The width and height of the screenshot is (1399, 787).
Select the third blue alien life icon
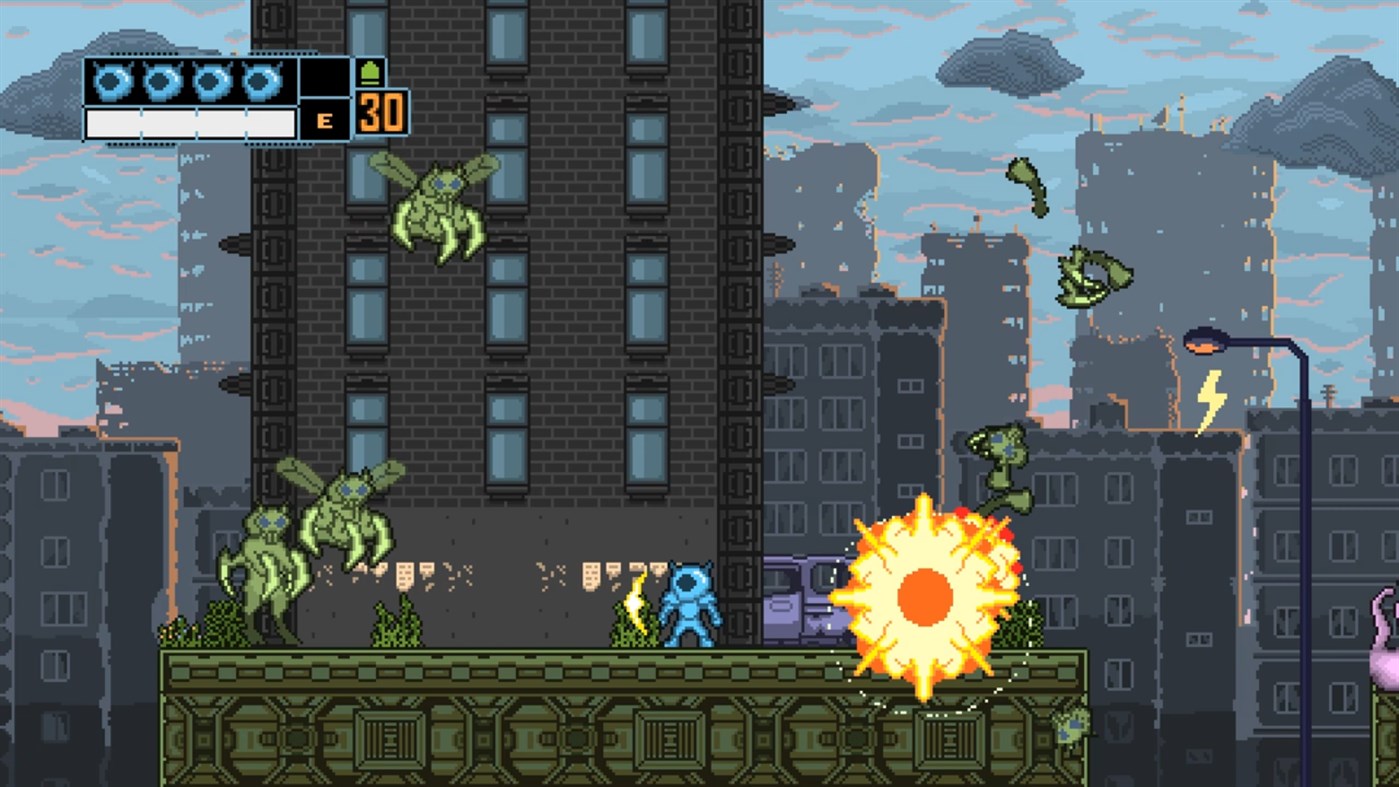[212, 79]
